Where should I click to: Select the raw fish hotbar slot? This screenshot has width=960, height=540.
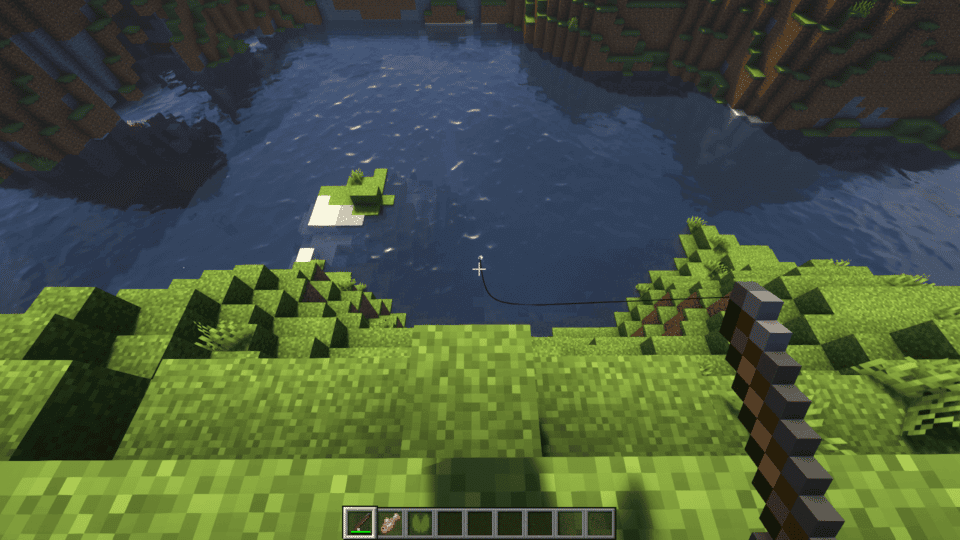pos(390,522)
